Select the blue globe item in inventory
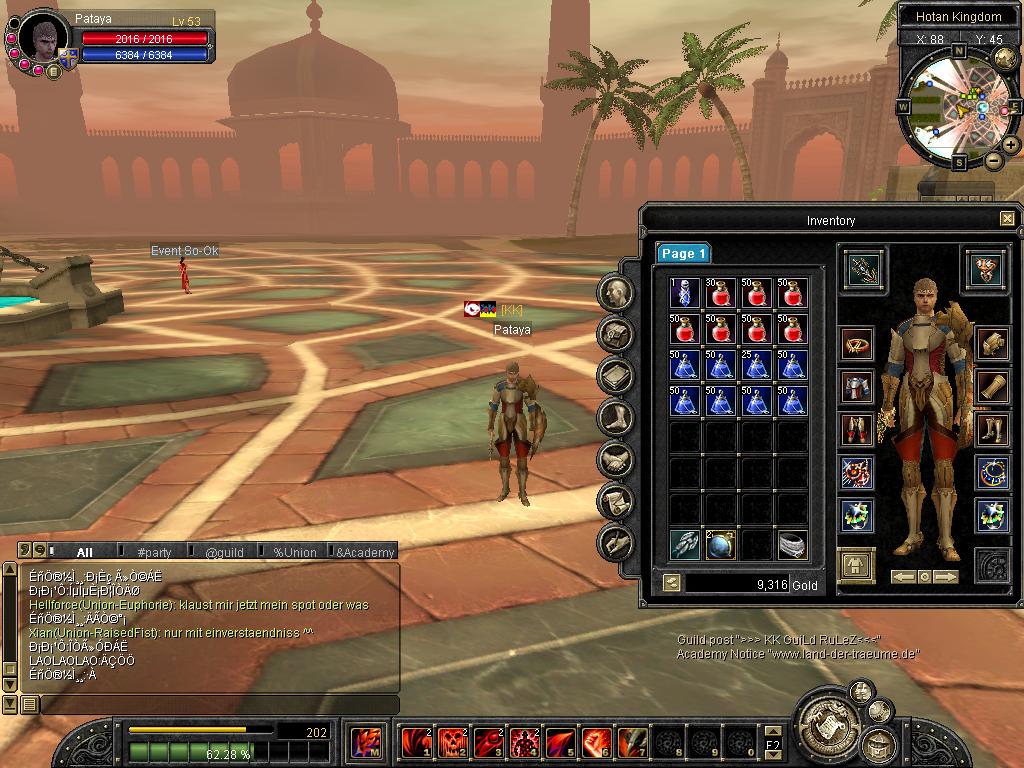Image resolution: width=1024 pixels, height=768 pixels. (720, 544)
